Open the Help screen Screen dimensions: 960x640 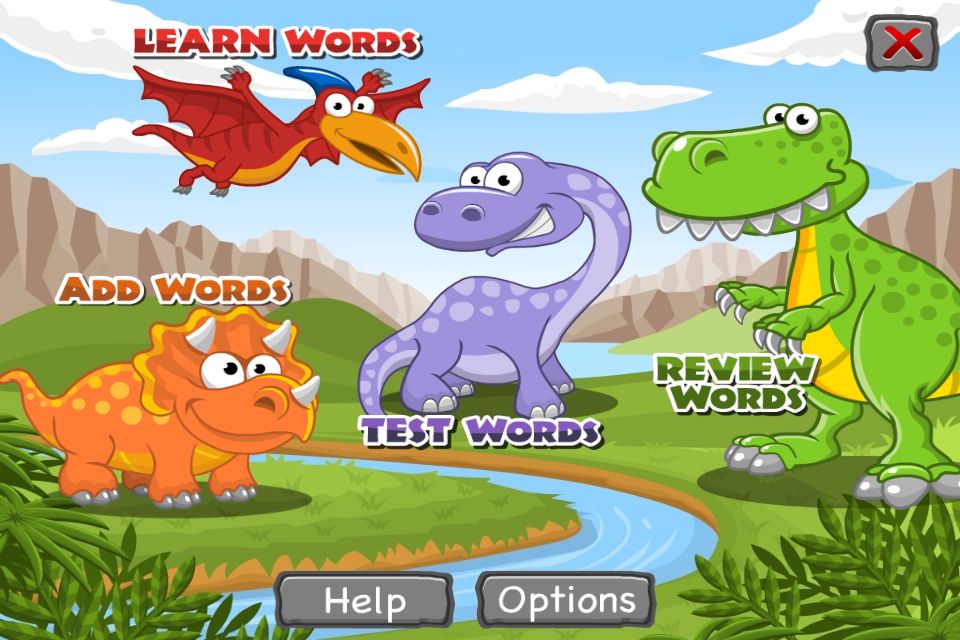pyautogui.click(x=364, y=600)
